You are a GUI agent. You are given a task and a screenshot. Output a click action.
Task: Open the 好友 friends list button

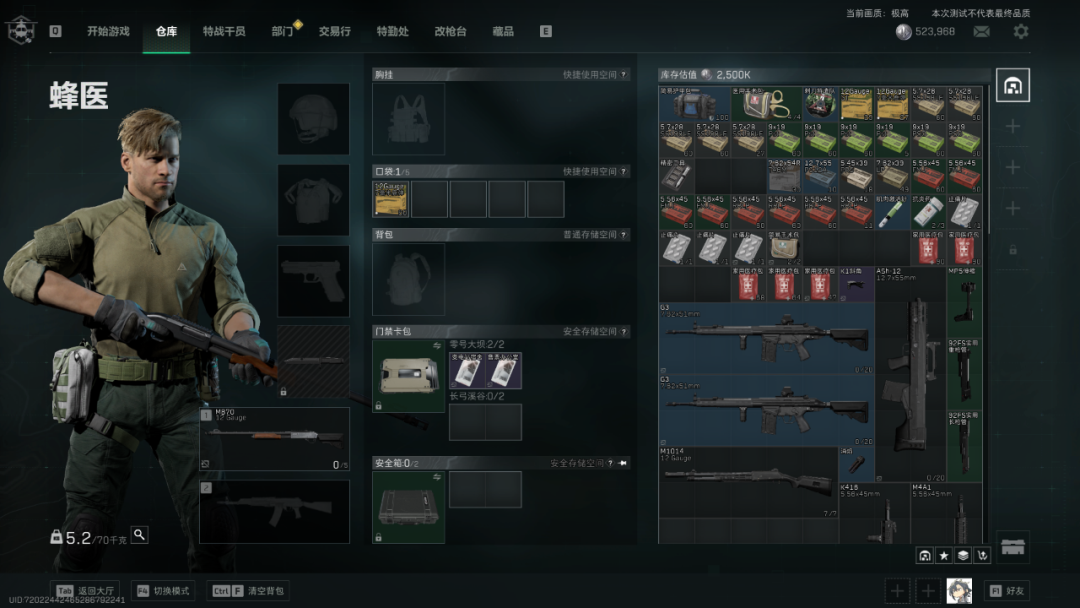click(x=1007, y=591)
